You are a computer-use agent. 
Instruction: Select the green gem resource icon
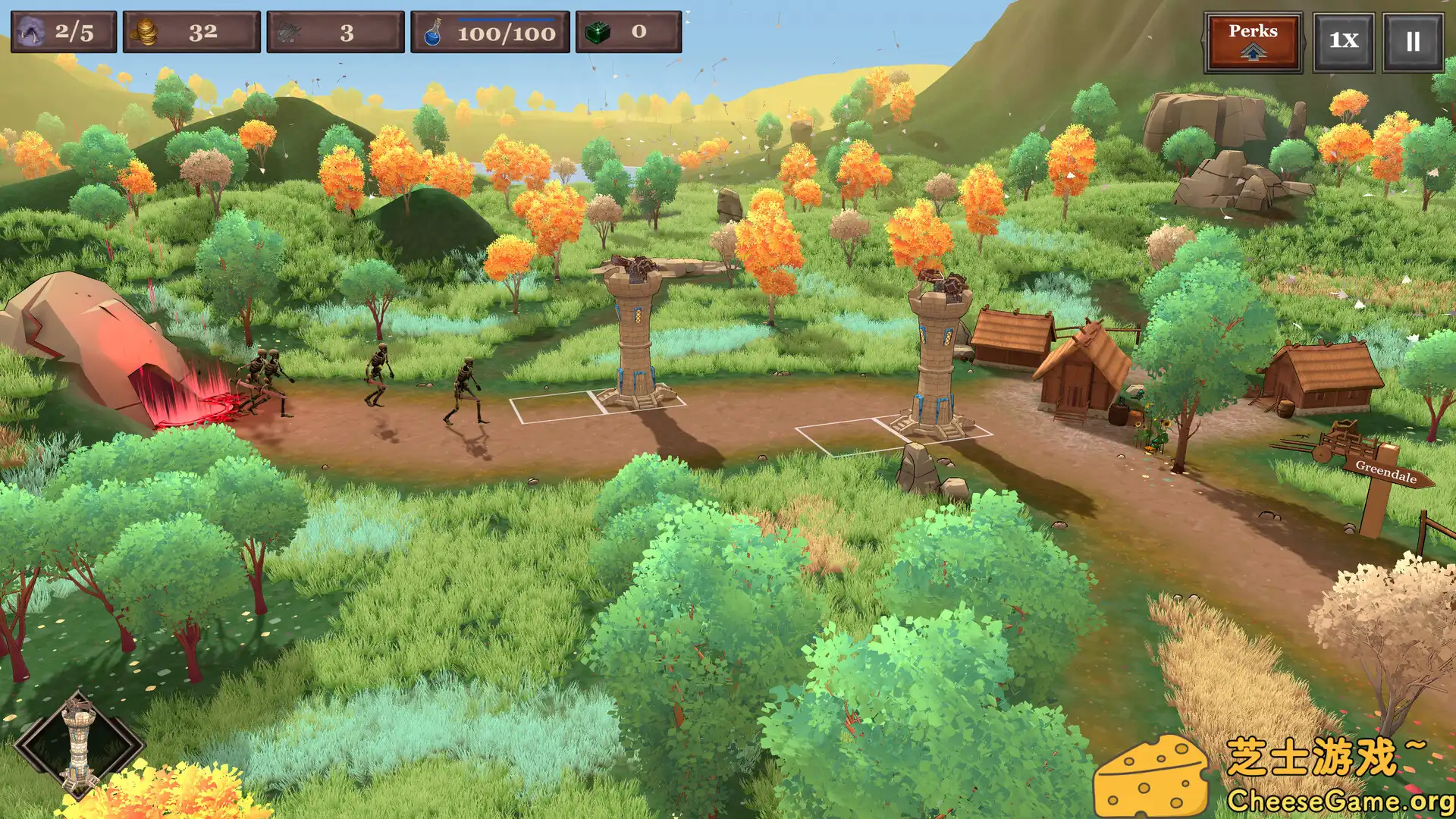tap(598, 32)
